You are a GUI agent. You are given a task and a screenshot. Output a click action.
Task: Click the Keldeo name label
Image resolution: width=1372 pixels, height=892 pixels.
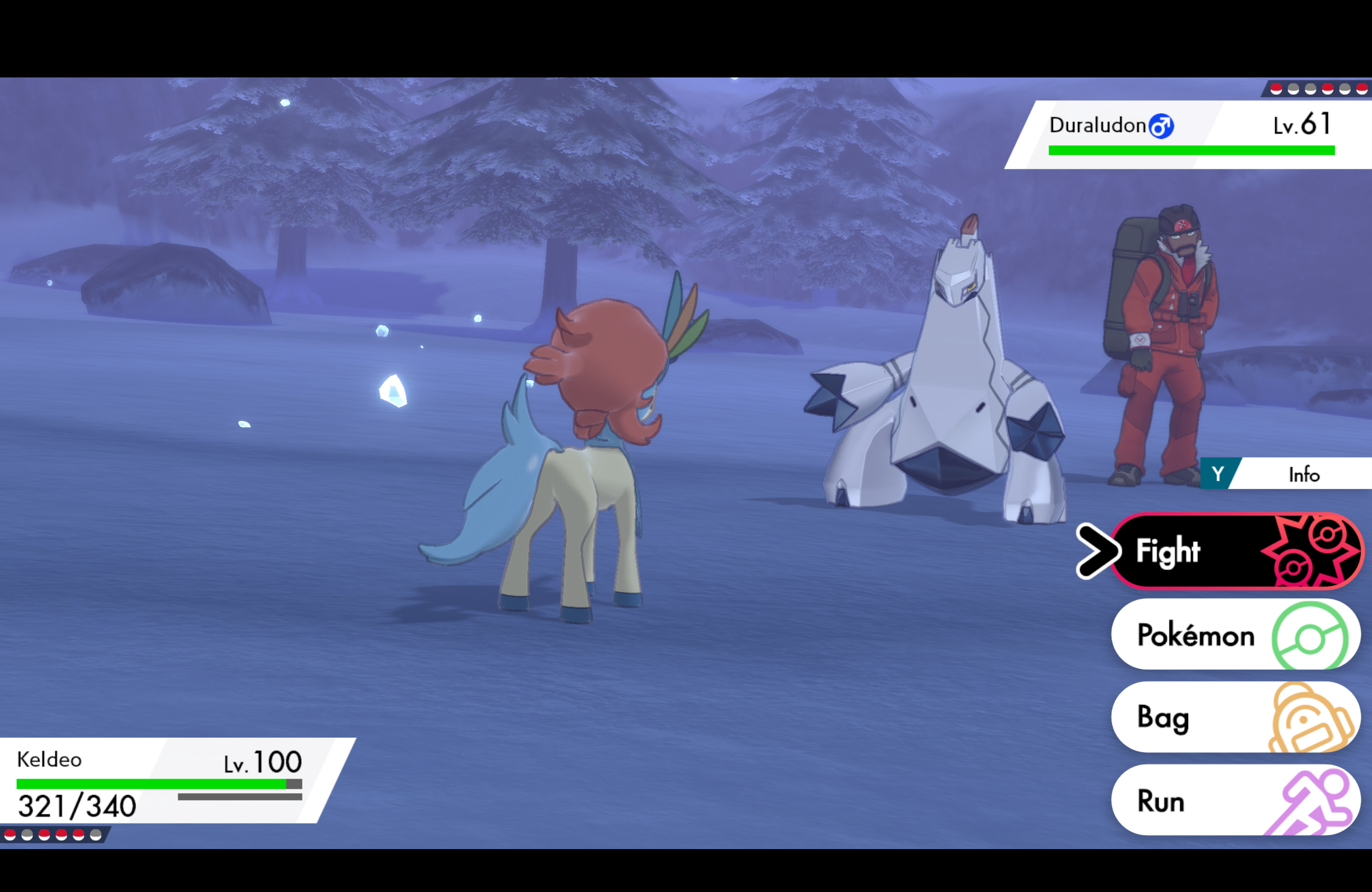[x=49, y=760]
